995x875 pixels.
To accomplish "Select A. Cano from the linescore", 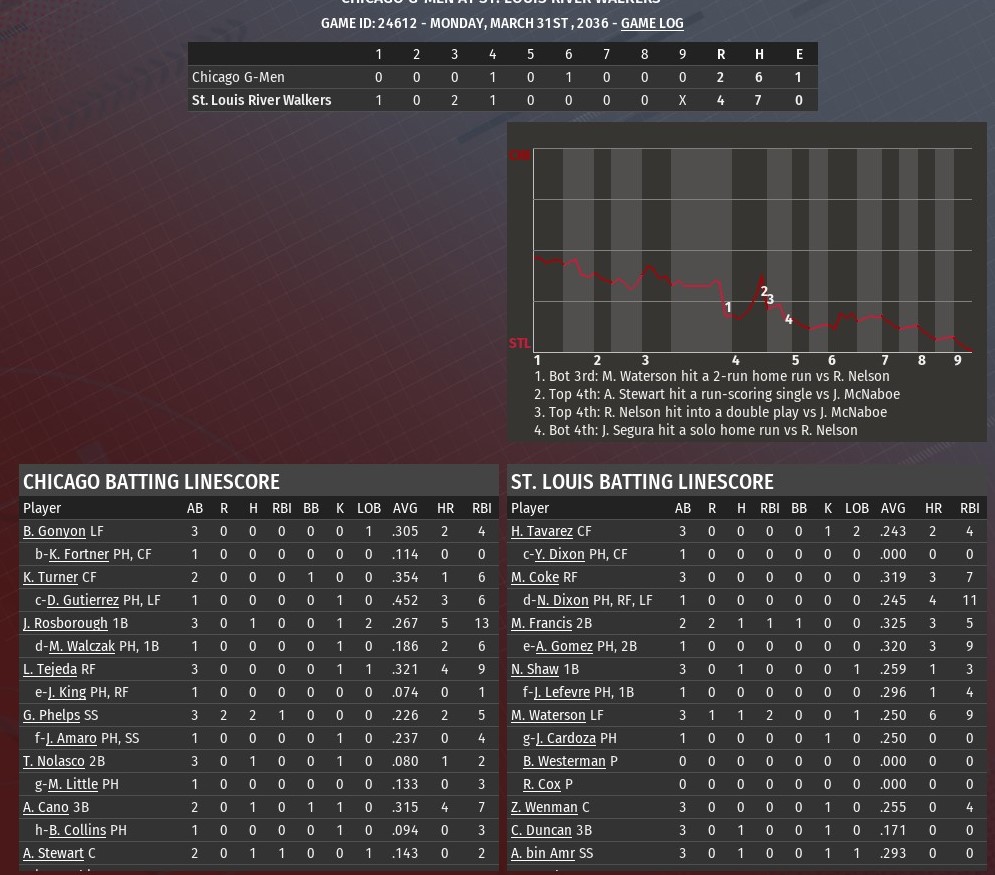I will [x=46, y=807].
